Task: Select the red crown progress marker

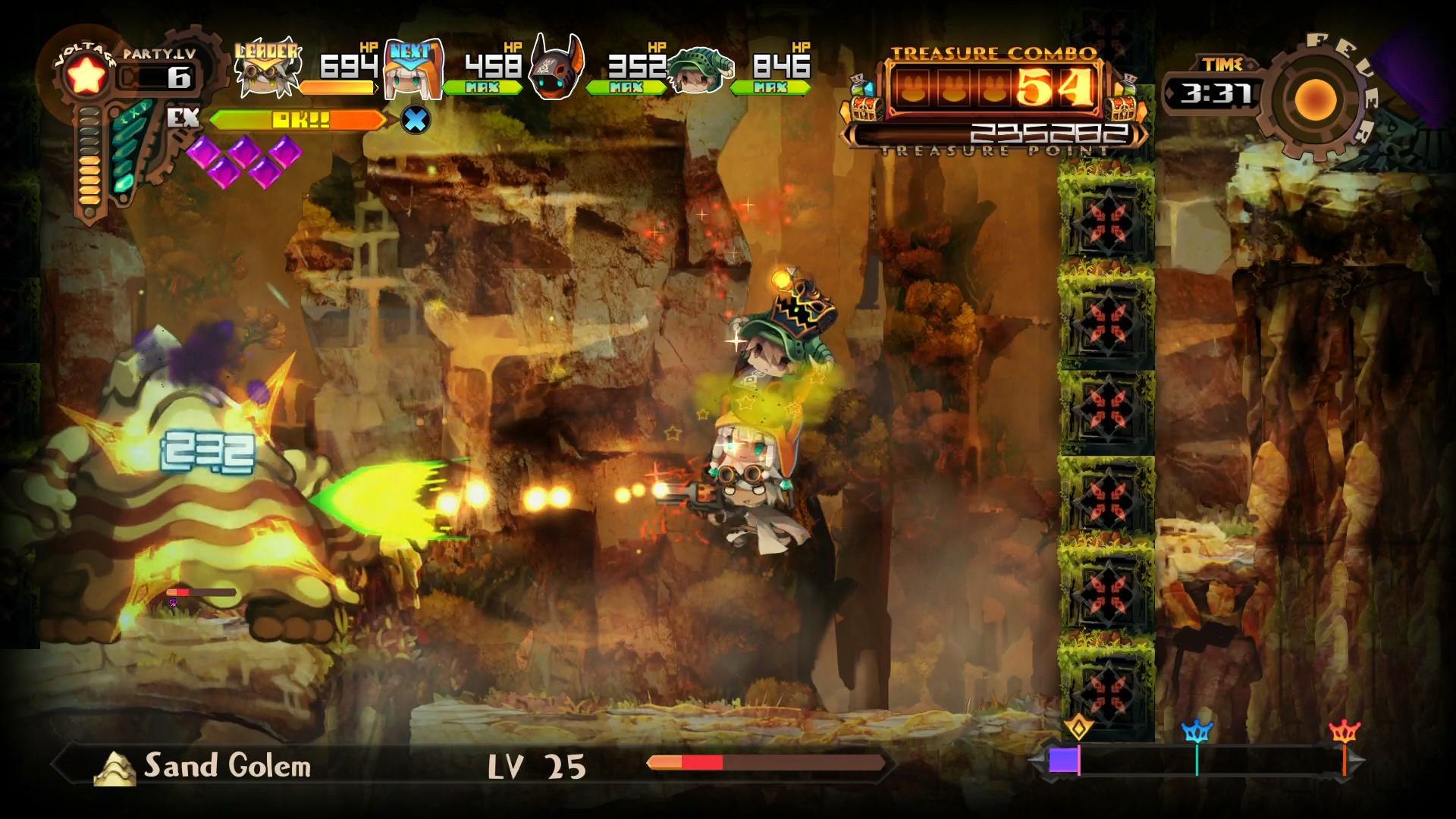Action: click(x=1345, y=732)
